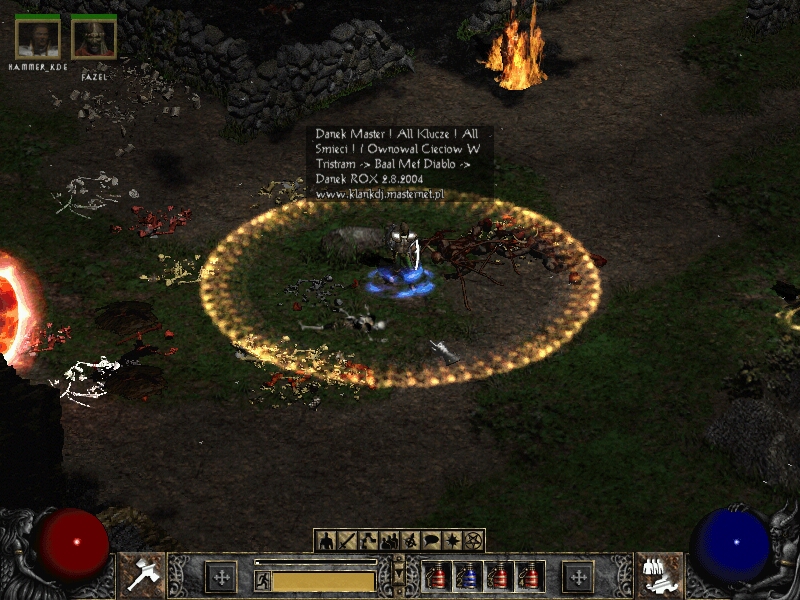This screenshot has height=600, width=800.
Task: Open the character stats screen icon
Action: coord(326,541)
